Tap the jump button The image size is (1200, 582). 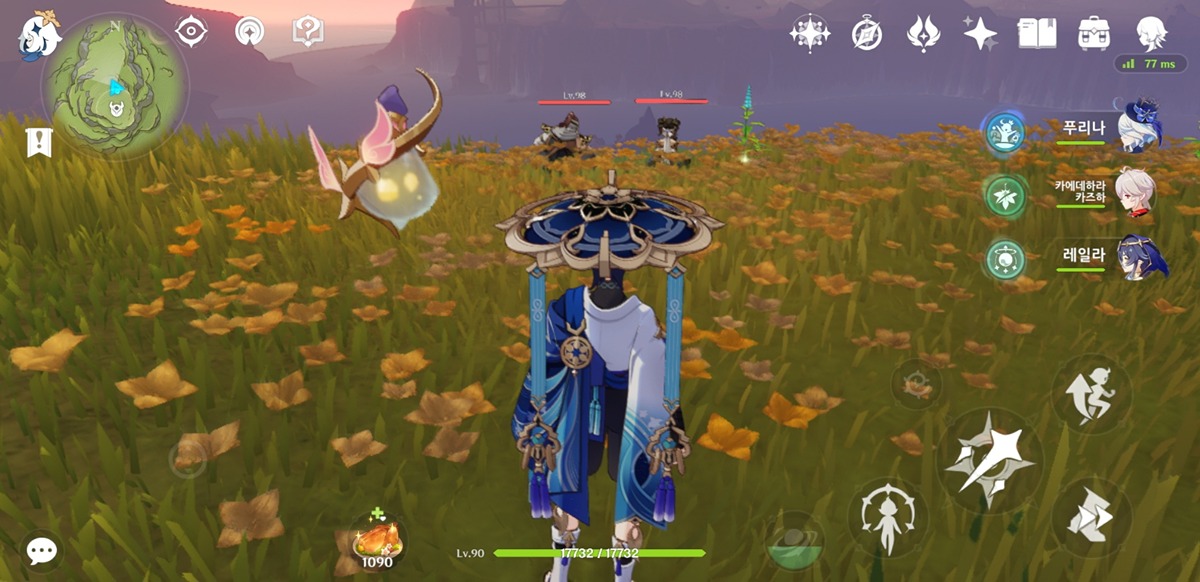(x=1091, y=393)
